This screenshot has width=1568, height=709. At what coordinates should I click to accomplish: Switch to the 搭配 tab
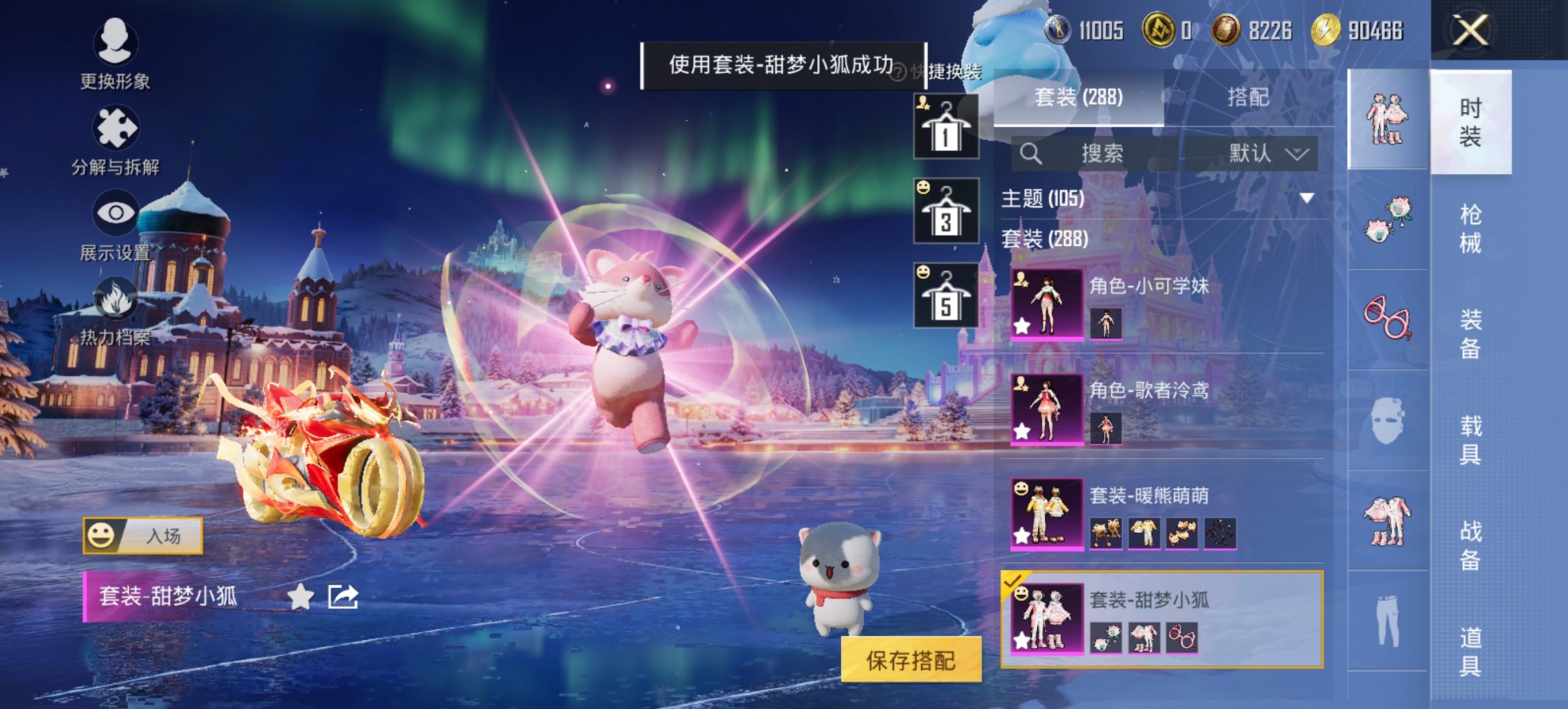click(x=1250, y=98)
